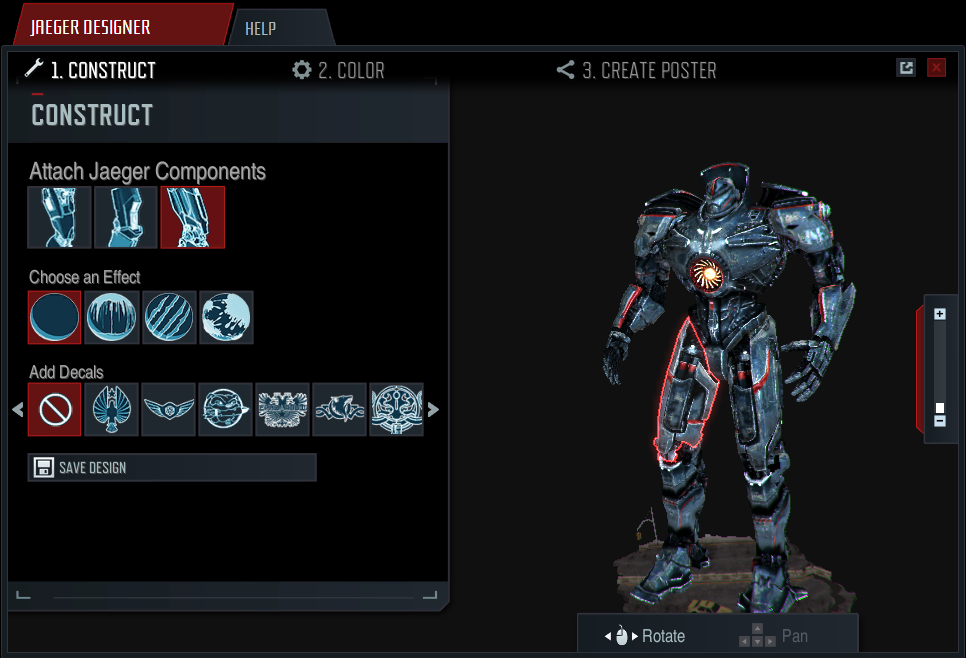966x658 pixels.
Task: Add the shark decal
Action: tap(340, 410)
